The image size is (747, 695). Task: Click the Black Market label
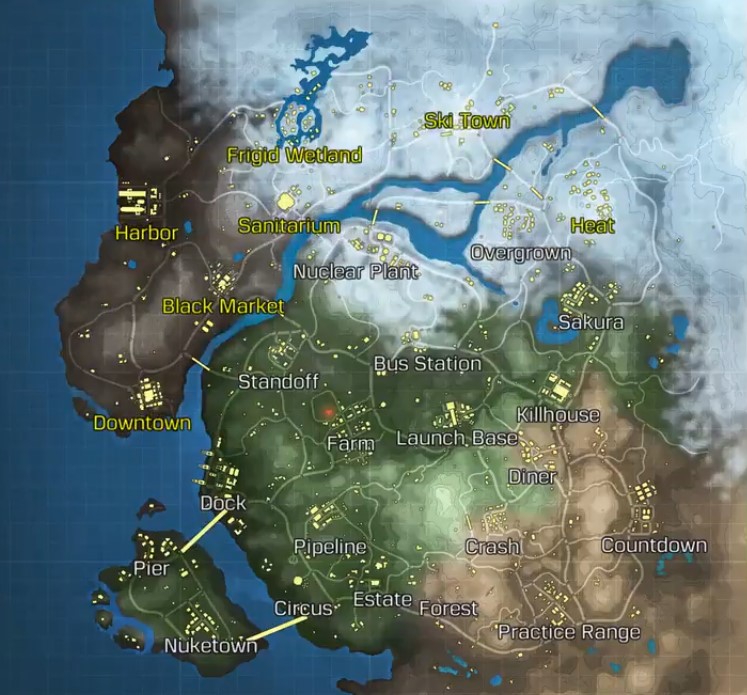coord(223,306)
